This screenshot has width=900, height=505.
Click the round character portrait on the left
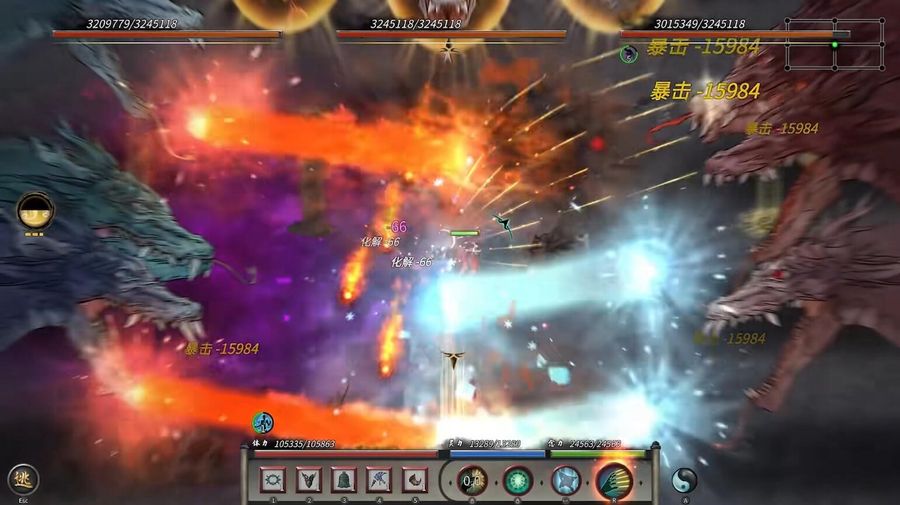(x=35, y=212)
